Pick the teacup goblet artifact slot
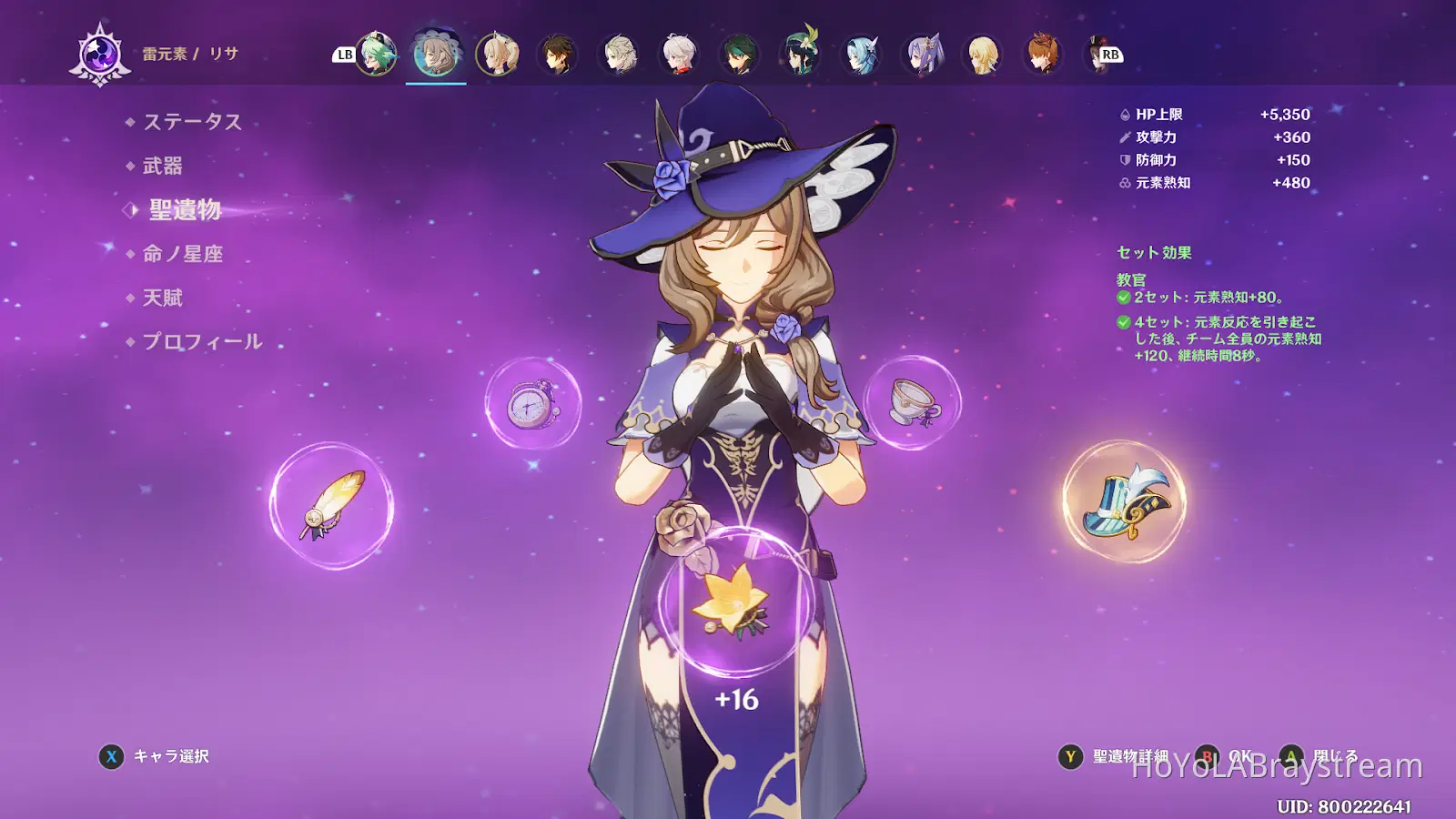Screen dimensions: 1456x819 (x=913, y=402)
